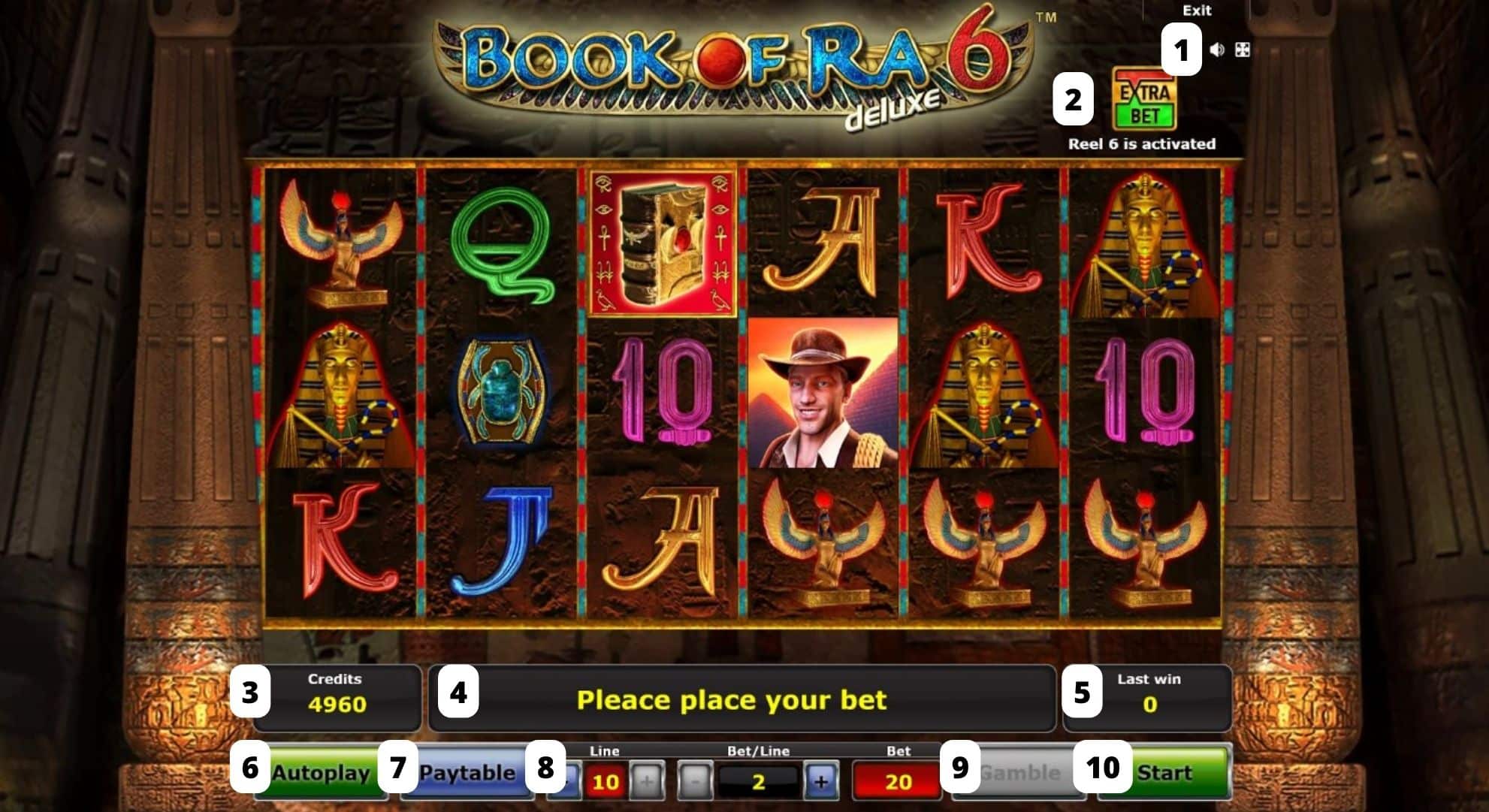Decrease lines with the Line minus button
Viewport: 1489px width, 812px height.
click(x=573, y=780)
